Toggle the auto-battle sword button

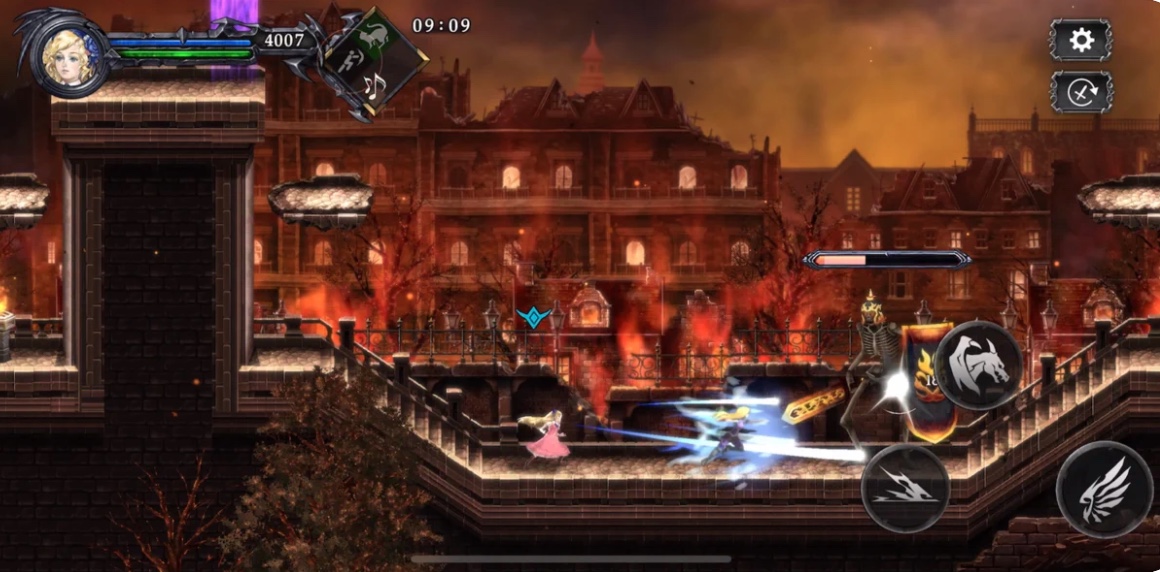click(x=1081, y=92)
